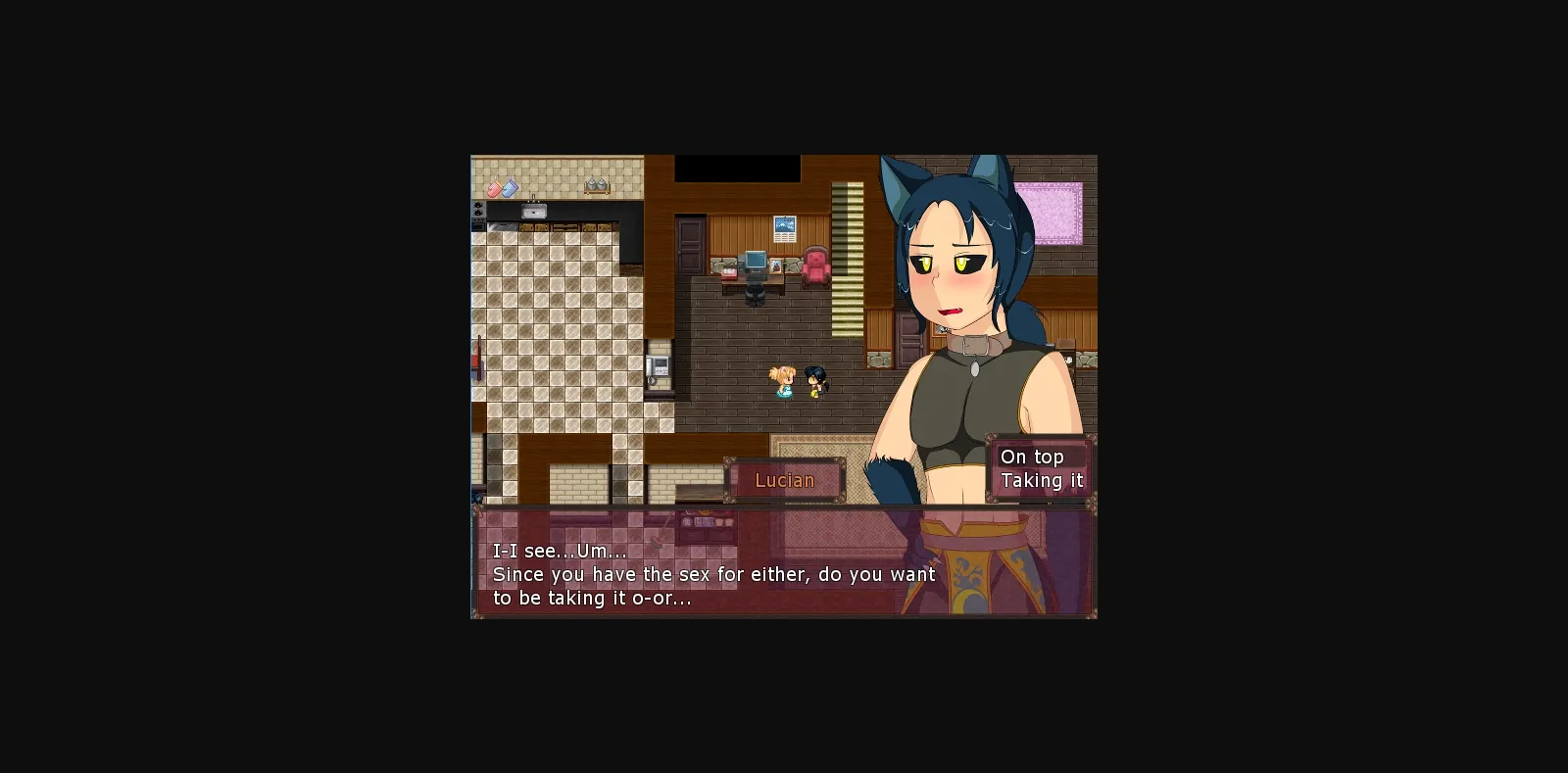Select the "Taking it" choice
This screenshot has width=1568, height=773.
[x=1042, y=480]
